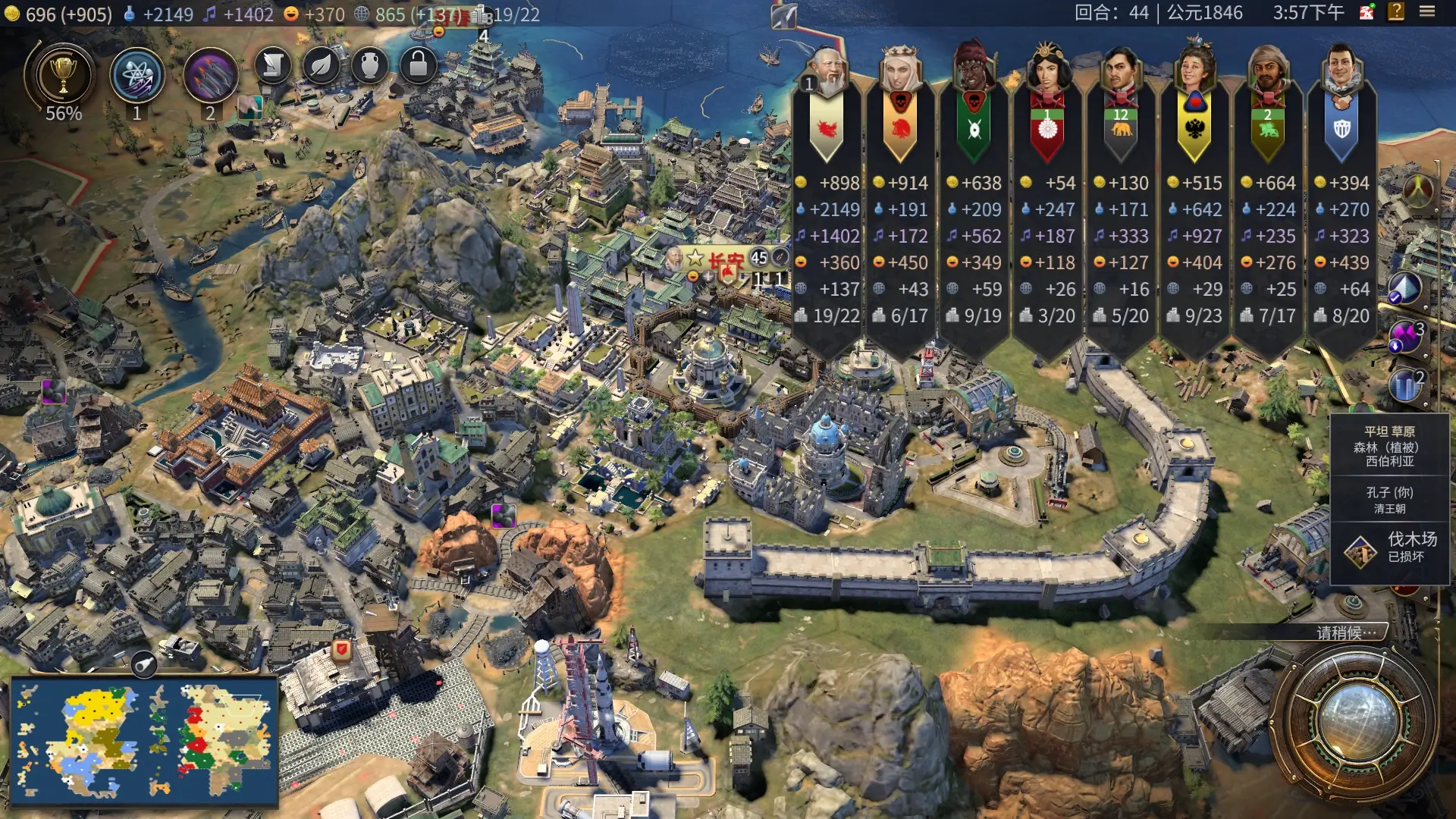Open the amphora great works panel
Screen dimensions: 1456x819
[369, 66]
